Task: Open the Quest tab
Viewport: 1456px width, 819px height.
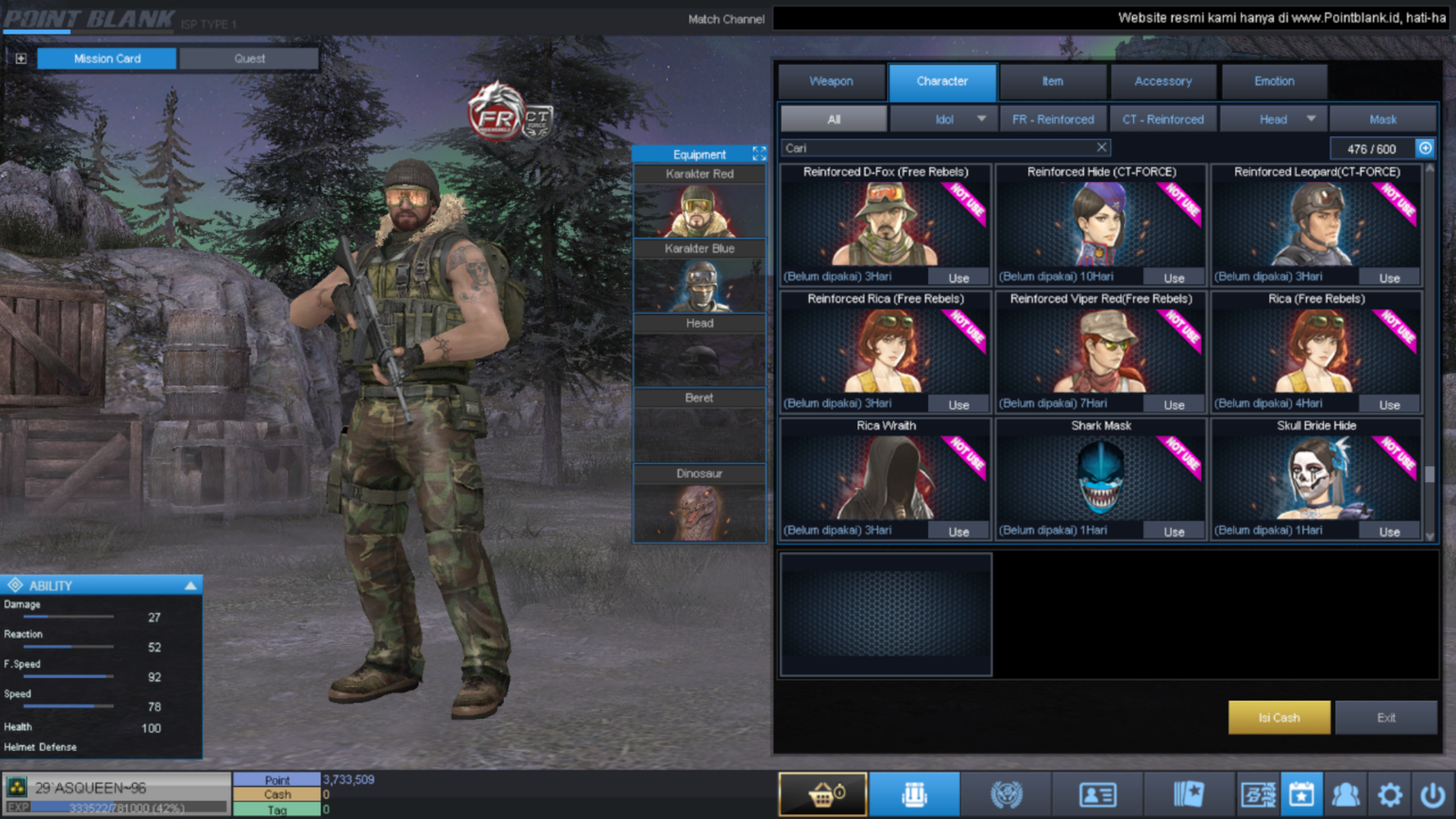Action: pyautogui.click(x=249, y=58)
